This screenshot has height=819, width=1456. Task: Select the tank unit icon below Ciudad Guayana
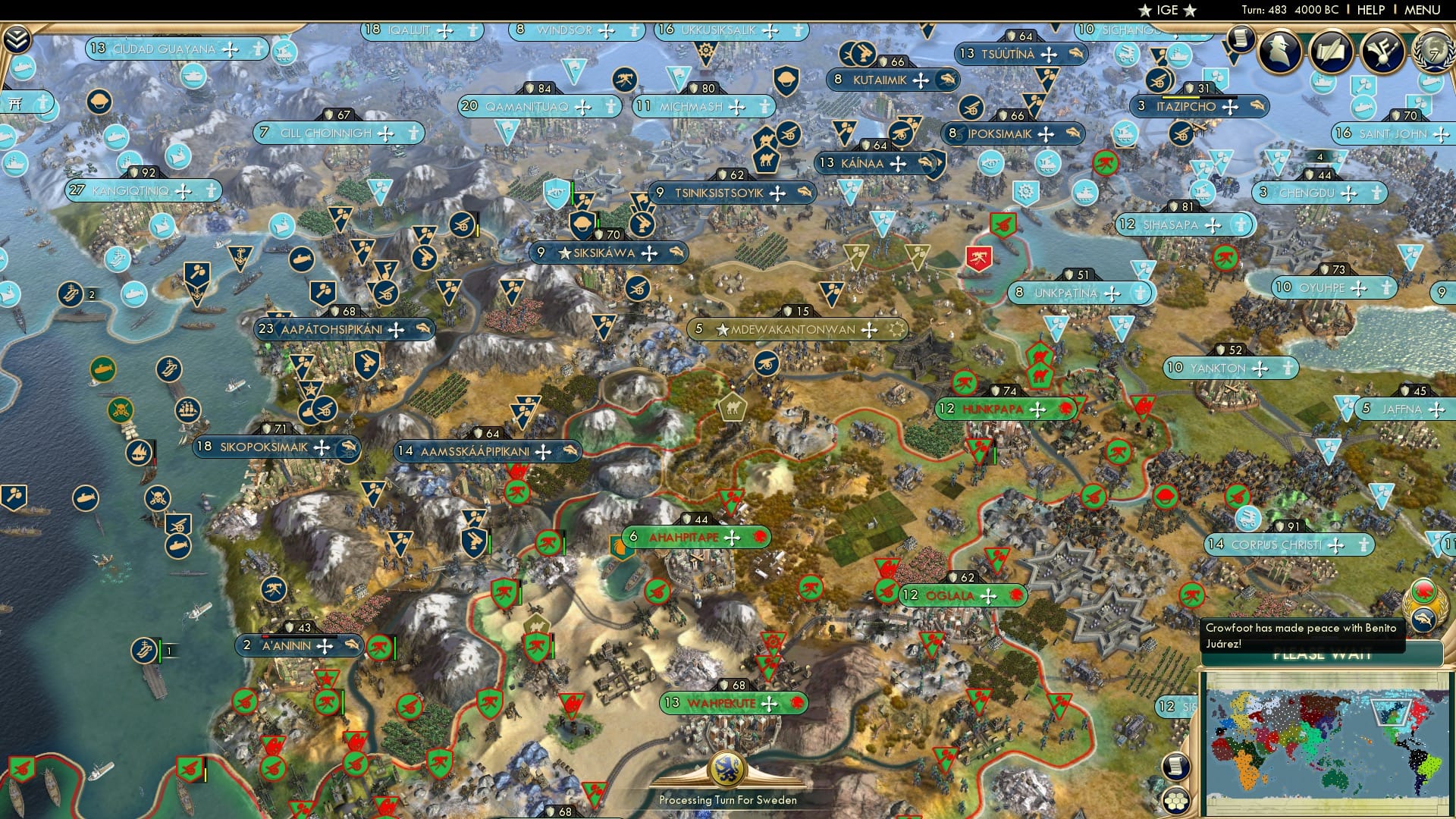point(192,75)
